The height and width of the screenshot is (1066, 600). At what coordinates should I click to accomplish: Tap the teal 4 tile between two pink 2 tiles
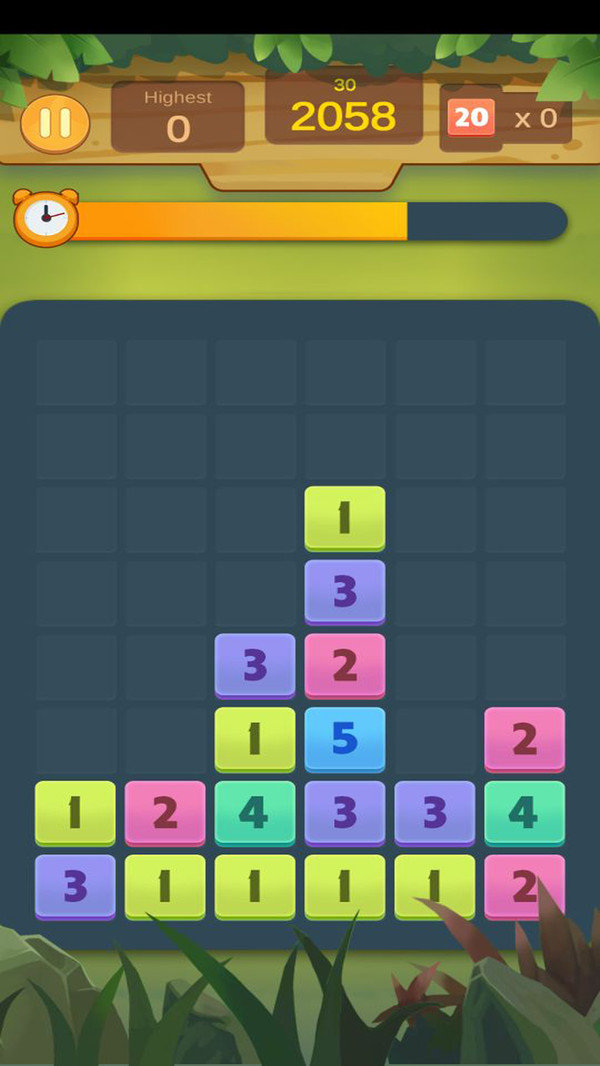pyautogui.click(x=525, y=812)
